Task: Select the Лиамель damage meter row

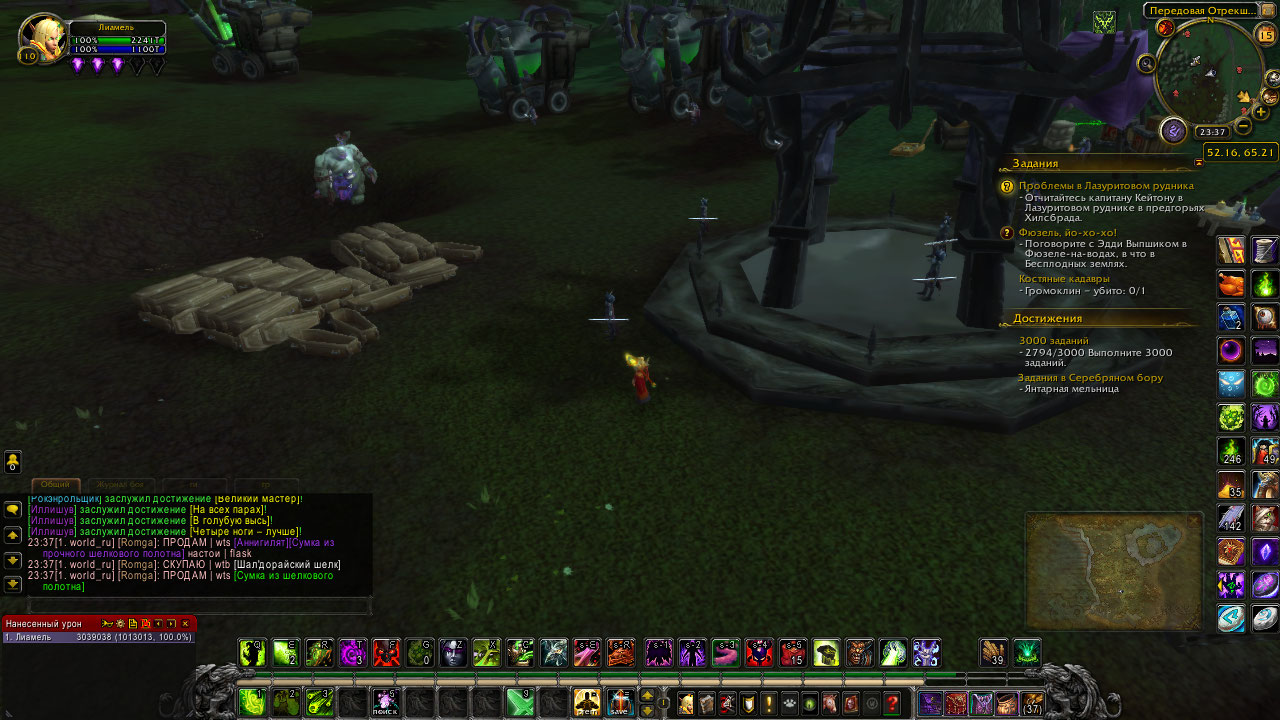Action: 98,637
